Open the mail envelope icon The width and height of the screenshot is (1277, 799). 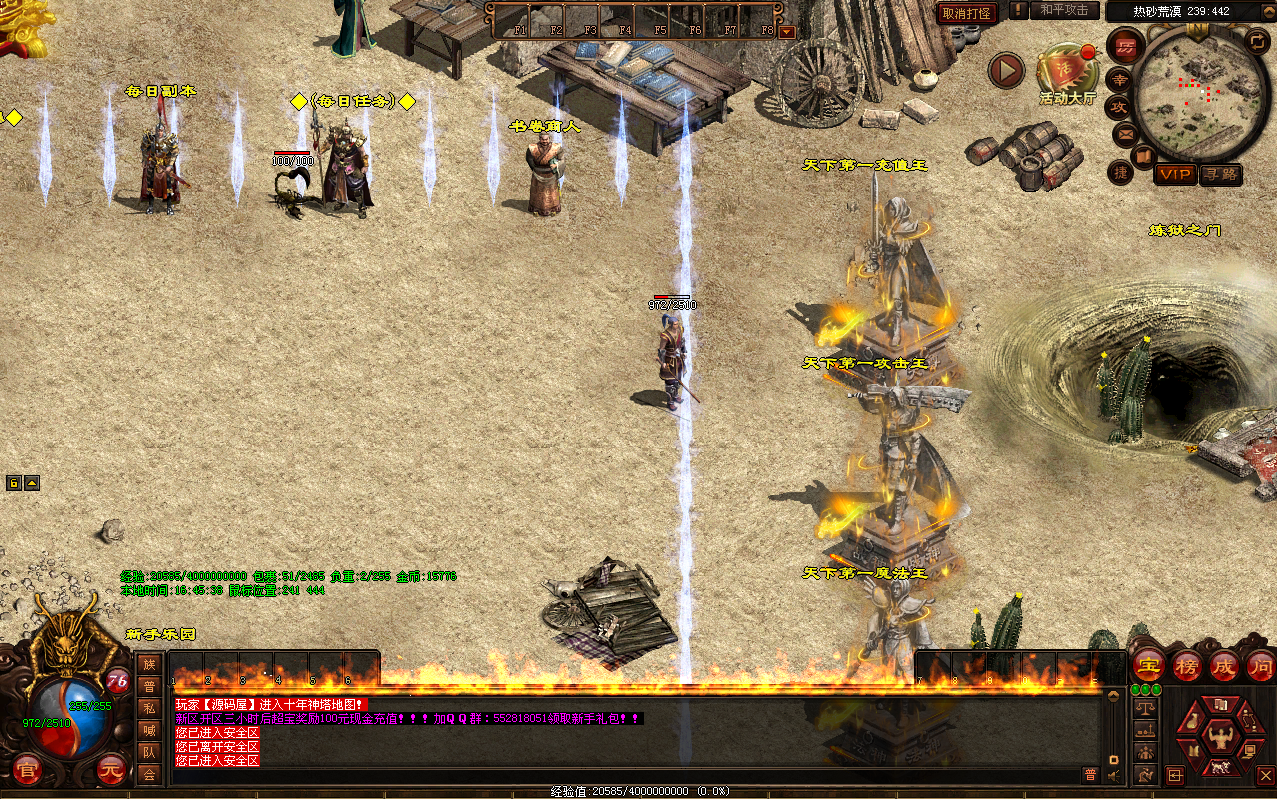[1125, 133]
